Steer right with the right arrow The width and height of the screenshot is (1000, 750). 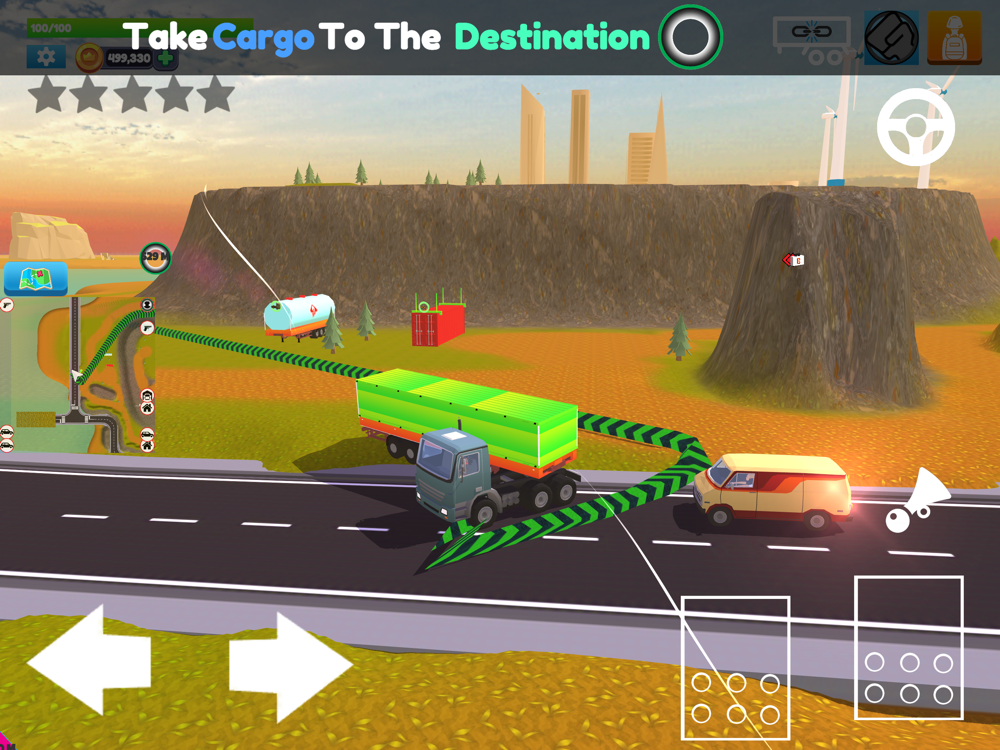tap(290, 666)
